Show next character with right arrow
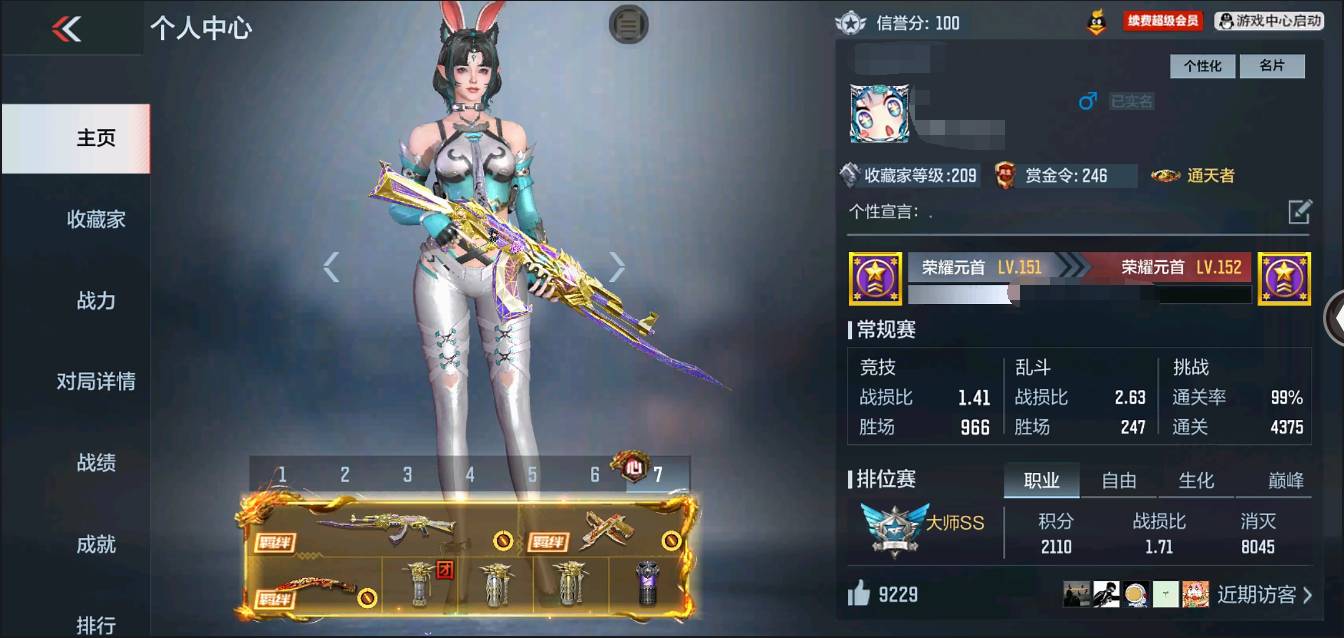 [x=617, y=267]
